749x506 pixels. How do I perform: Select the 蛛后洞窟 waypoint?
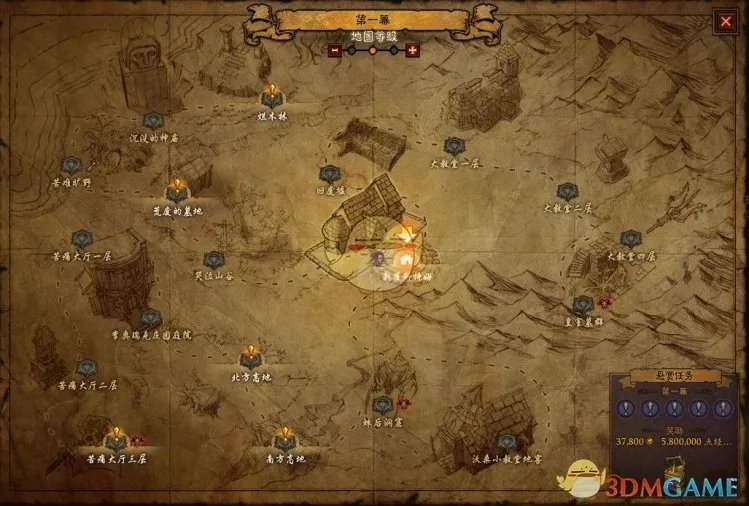coord(381,405)
